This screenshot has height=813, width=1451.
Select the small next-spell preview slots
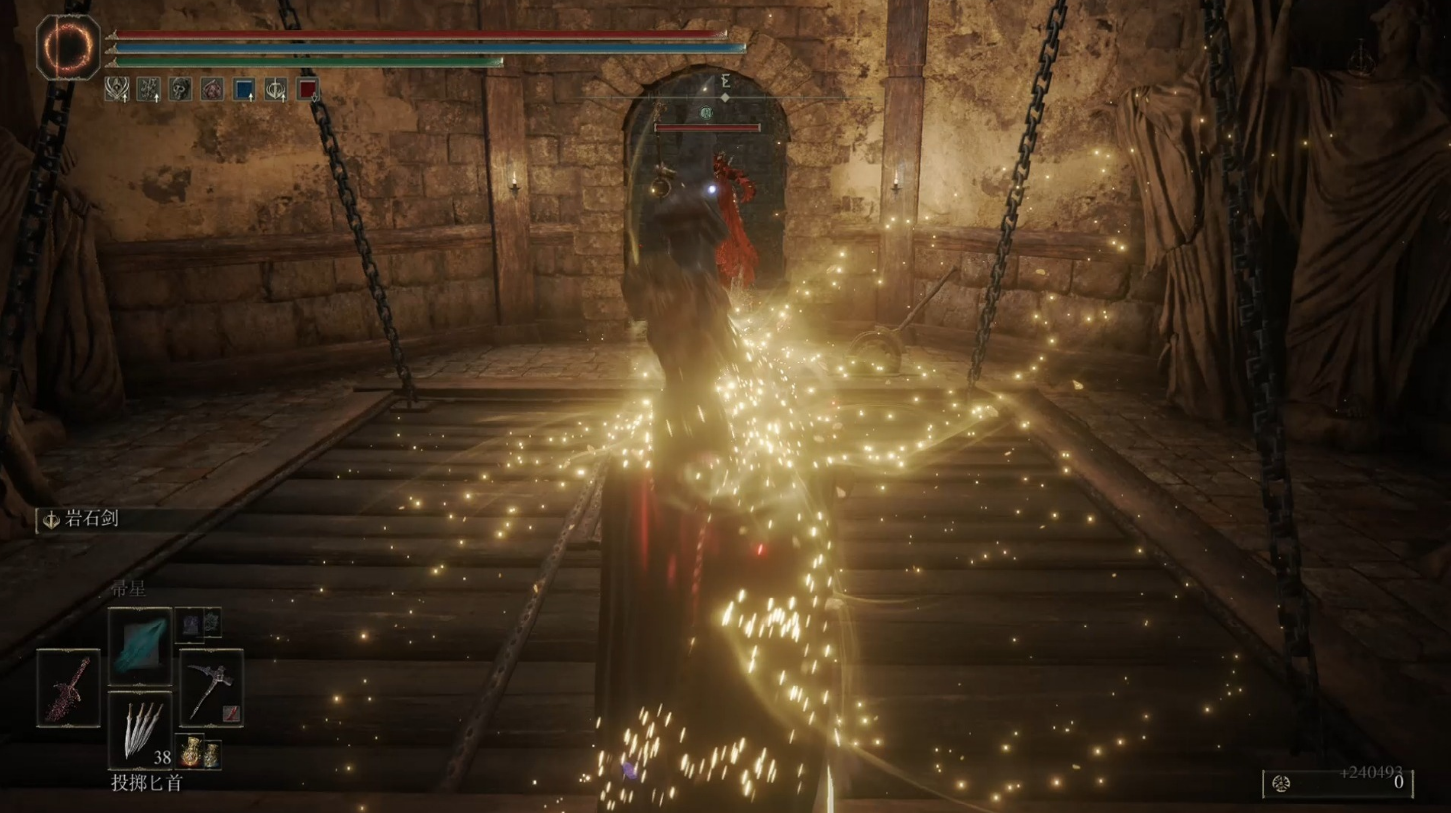(199, 624)
